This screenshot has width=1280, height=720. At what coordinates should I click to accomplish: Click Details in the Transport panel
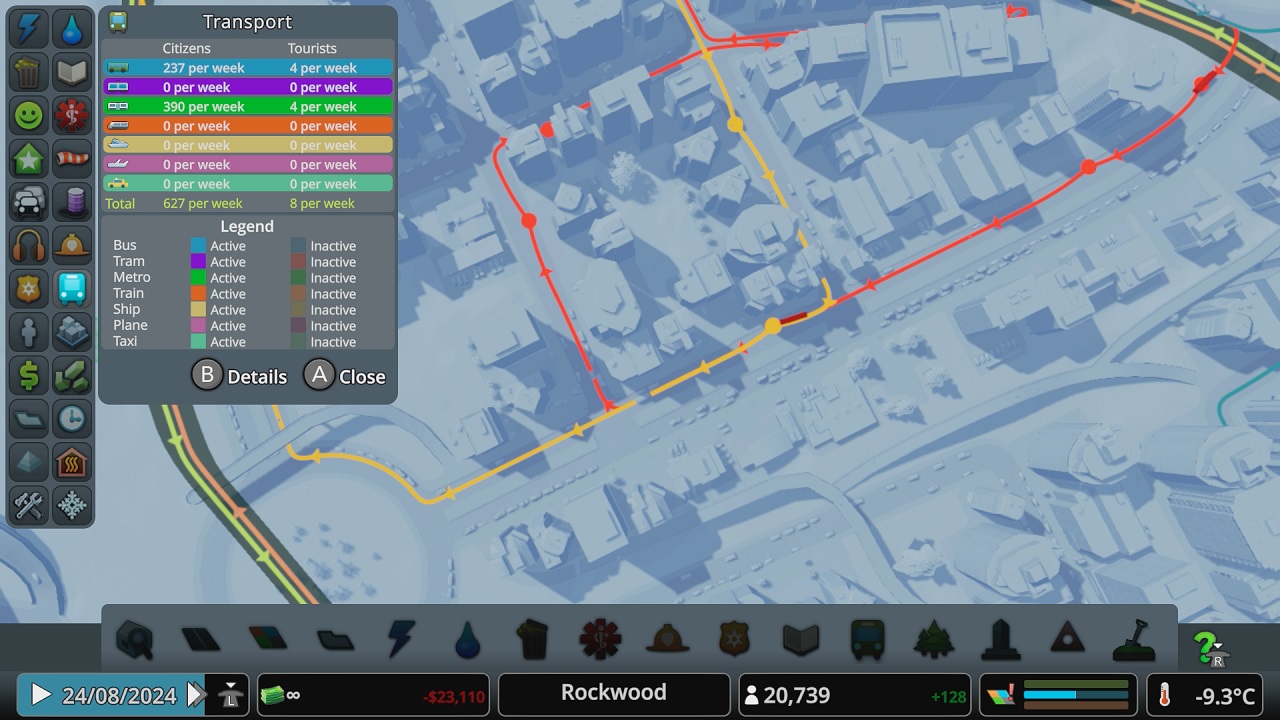pyautogui.click(x=240, y=375)
